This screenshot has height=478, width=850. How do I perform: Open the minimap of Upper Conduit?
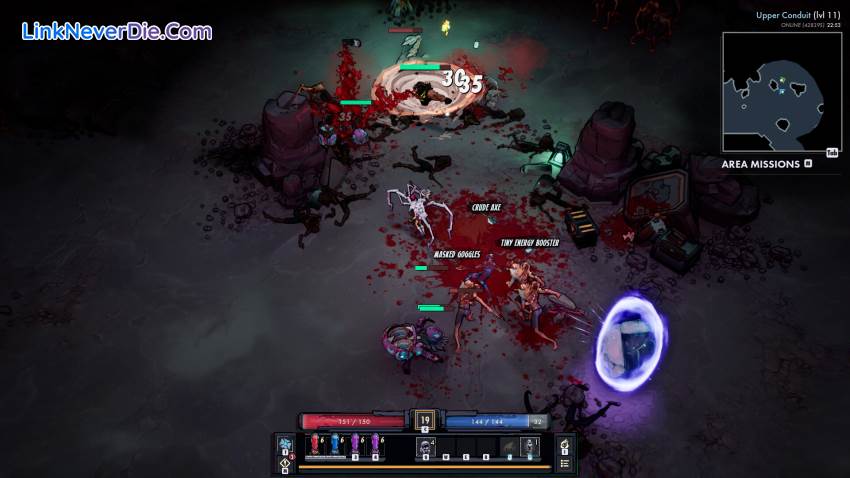click(x=773, y=92)
